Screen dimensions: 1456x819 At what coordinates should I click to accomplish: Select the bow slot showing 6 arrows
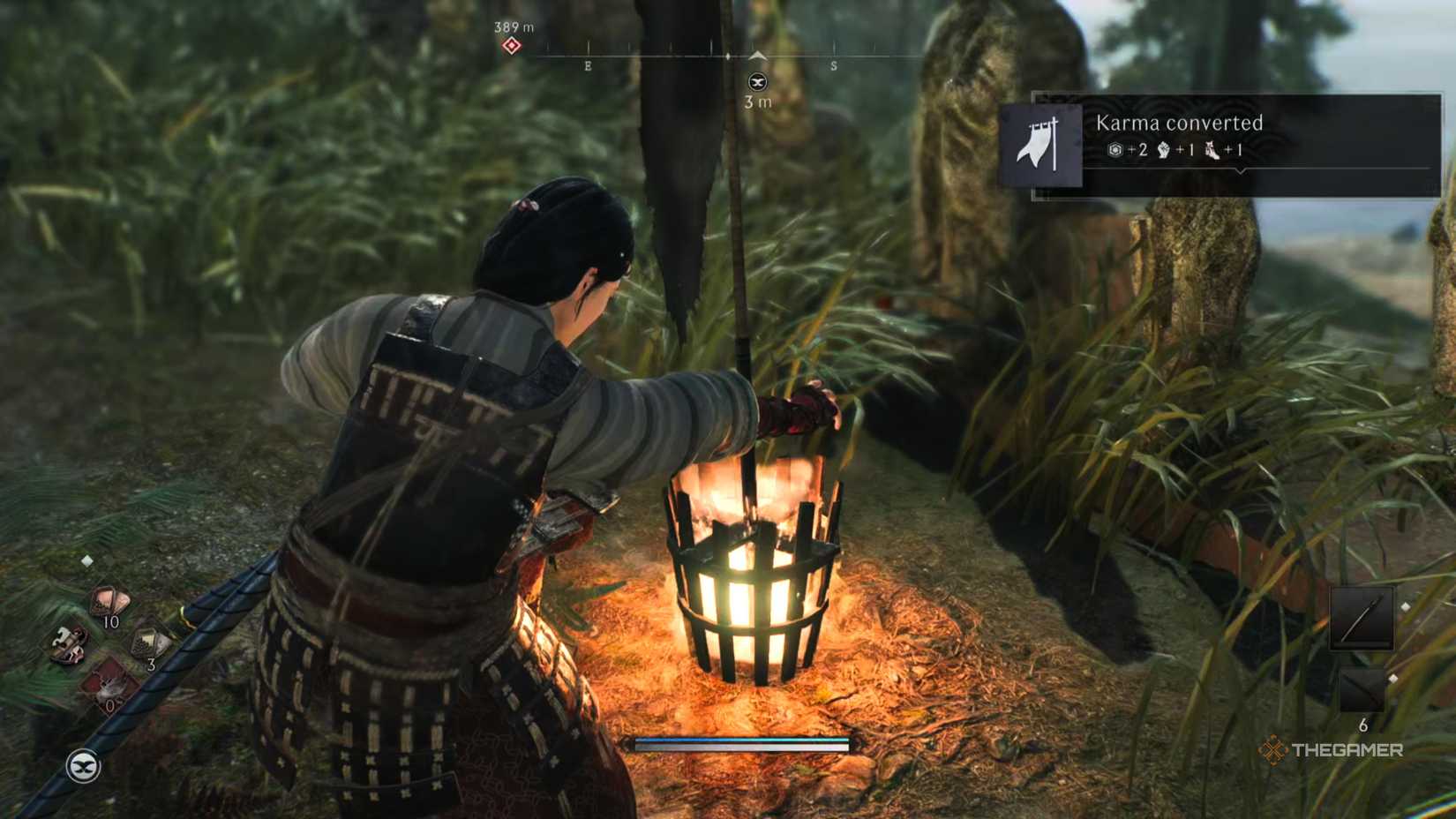(1362, 688)
